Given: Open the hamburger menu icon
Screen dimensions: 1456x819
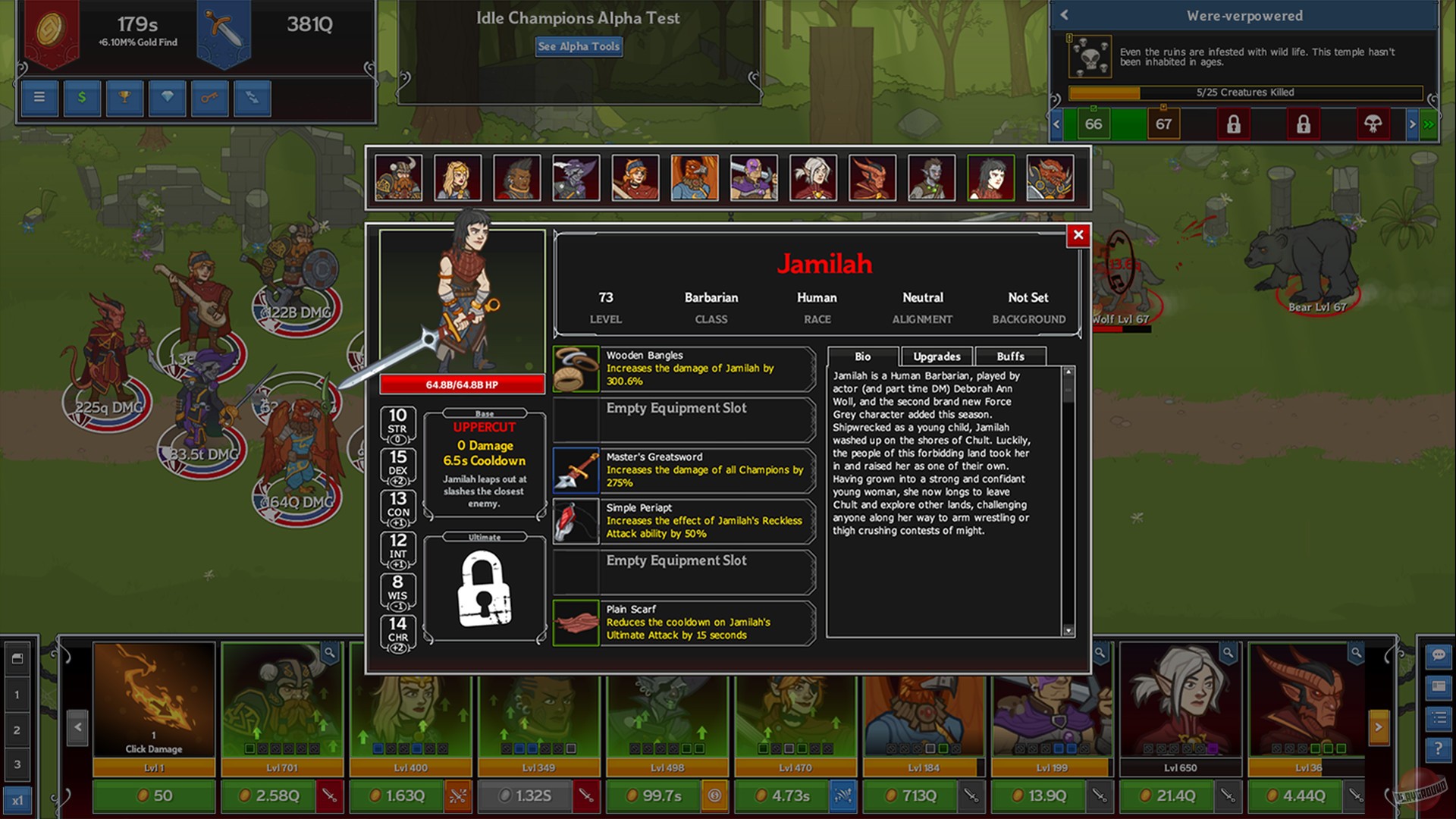Looking at the screenshot, I should 39,98.
